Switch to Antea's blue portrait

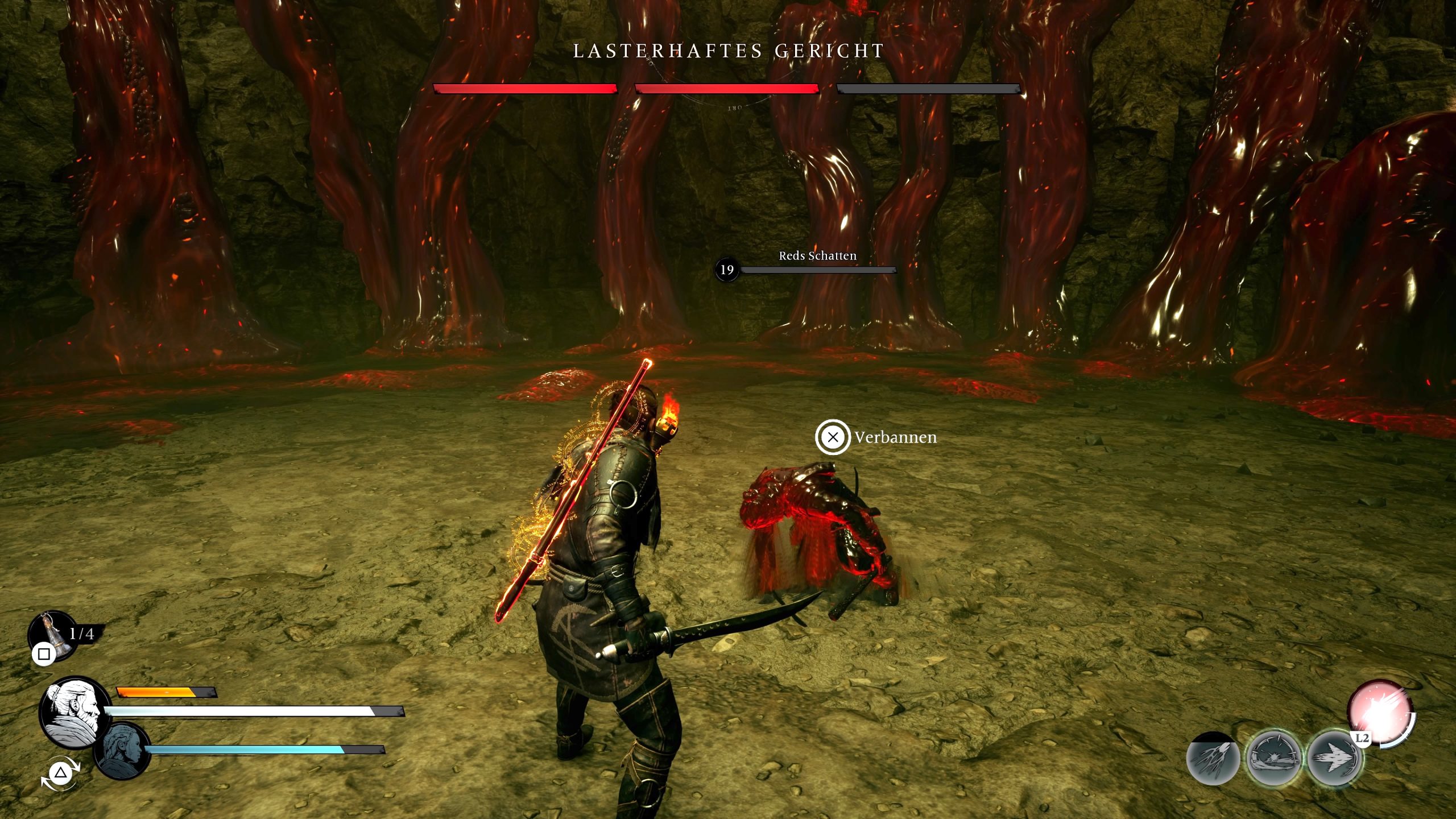pos(121,750)
